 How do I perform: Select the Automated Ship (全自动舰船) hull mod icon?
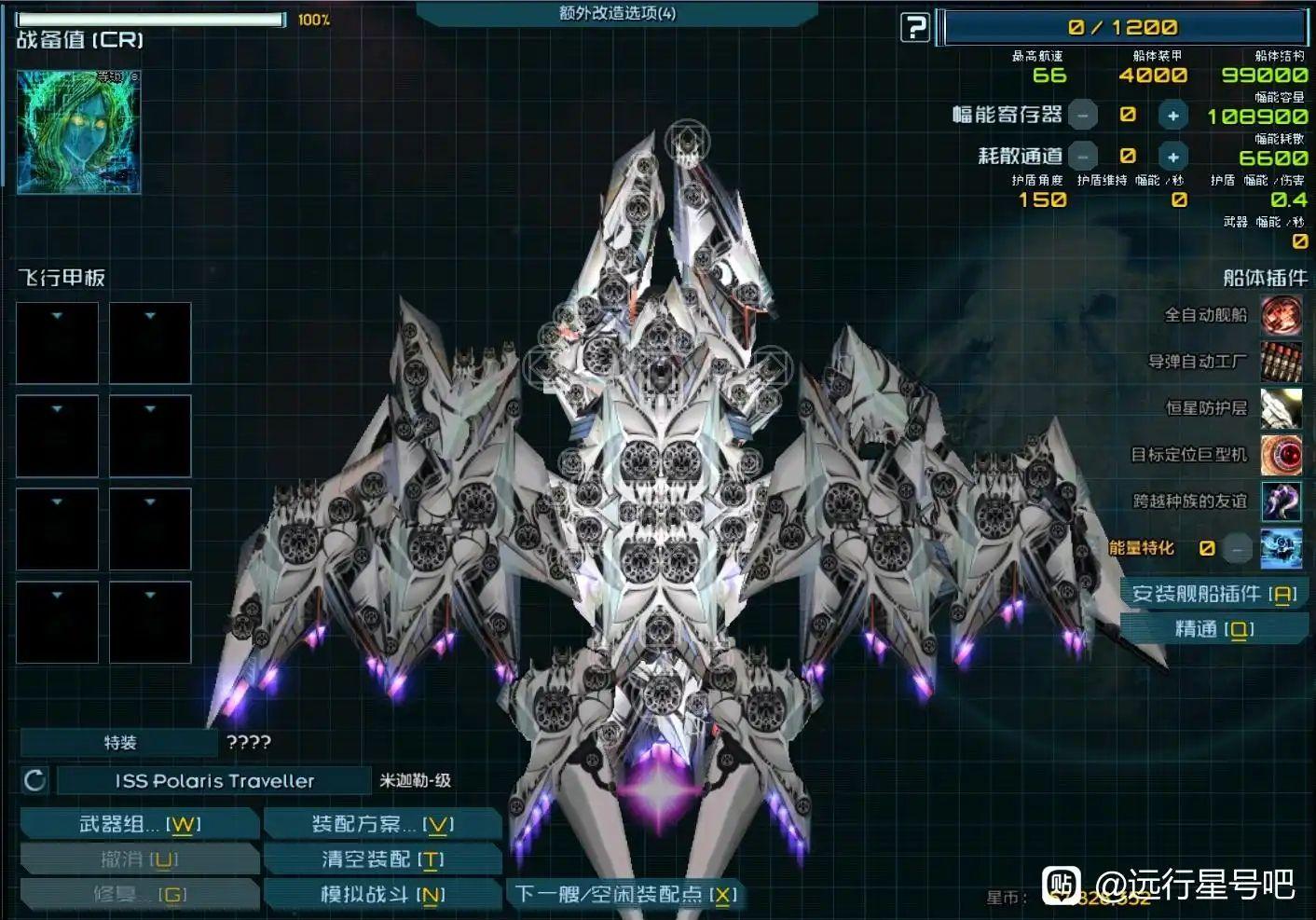click(x=1281, y=315)
